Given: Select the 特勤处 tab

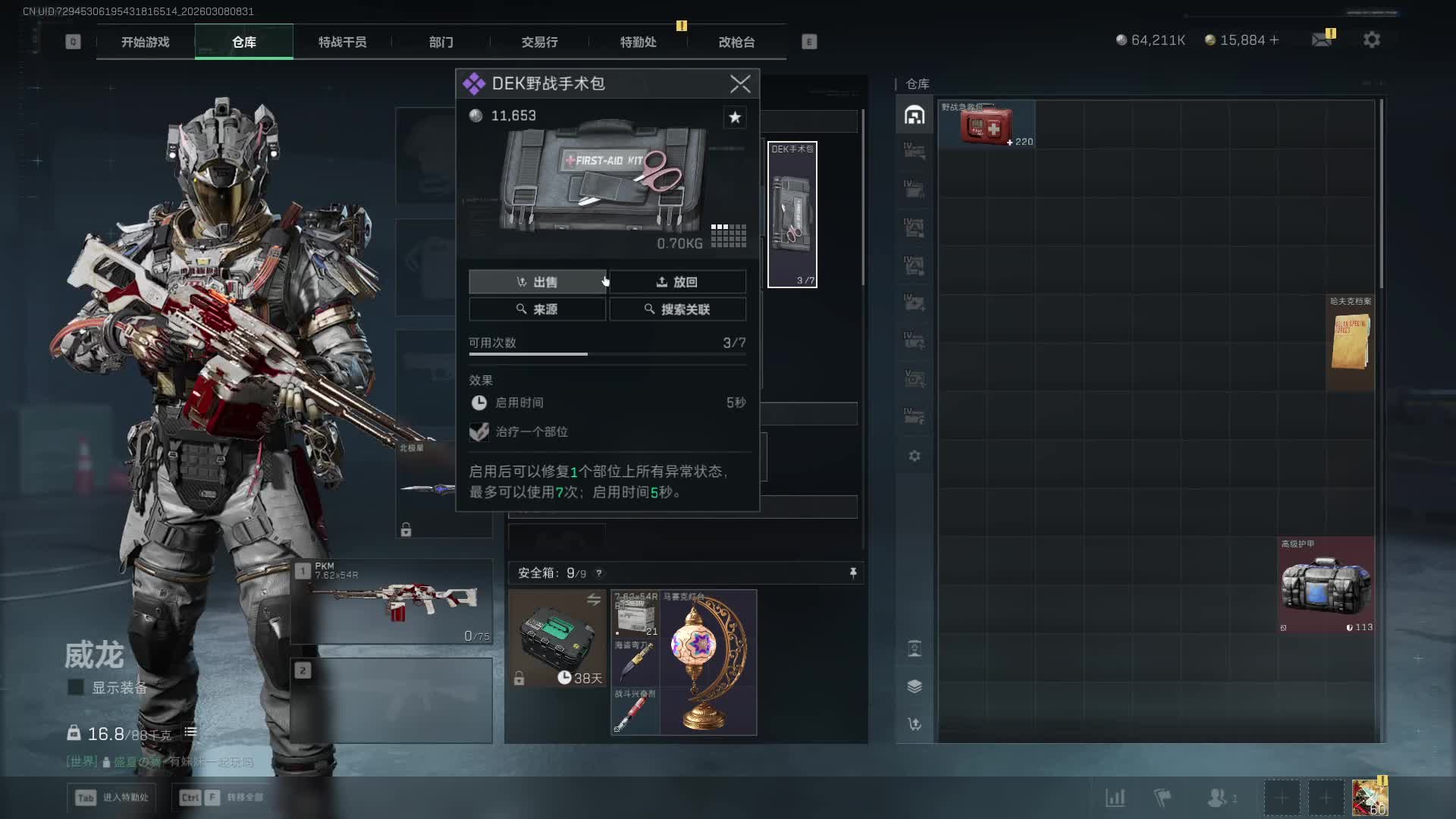Looking at the screenshot, I should coord(638,42).
